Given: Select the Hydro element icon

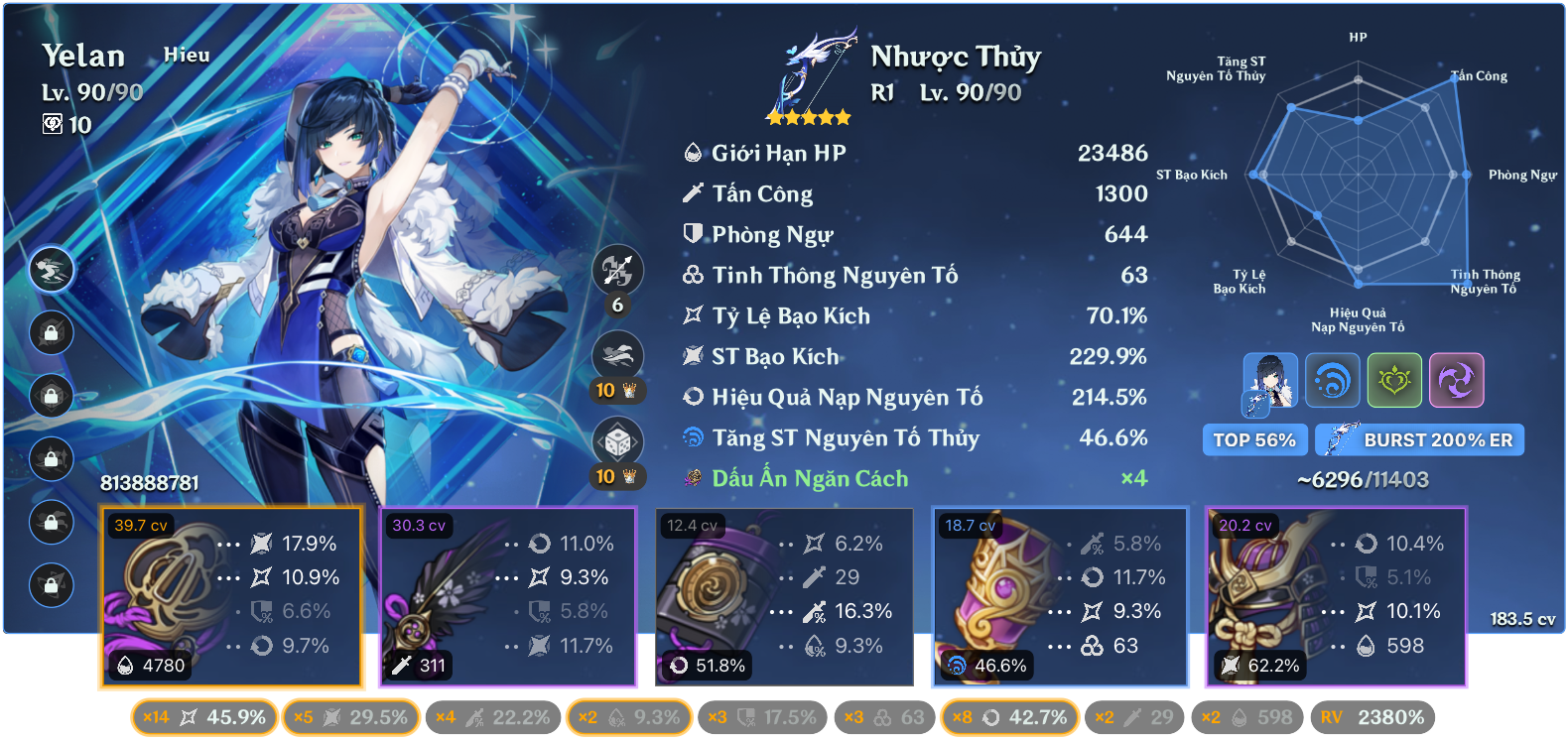Looking at the screenshot, I should coord(1333,380).
